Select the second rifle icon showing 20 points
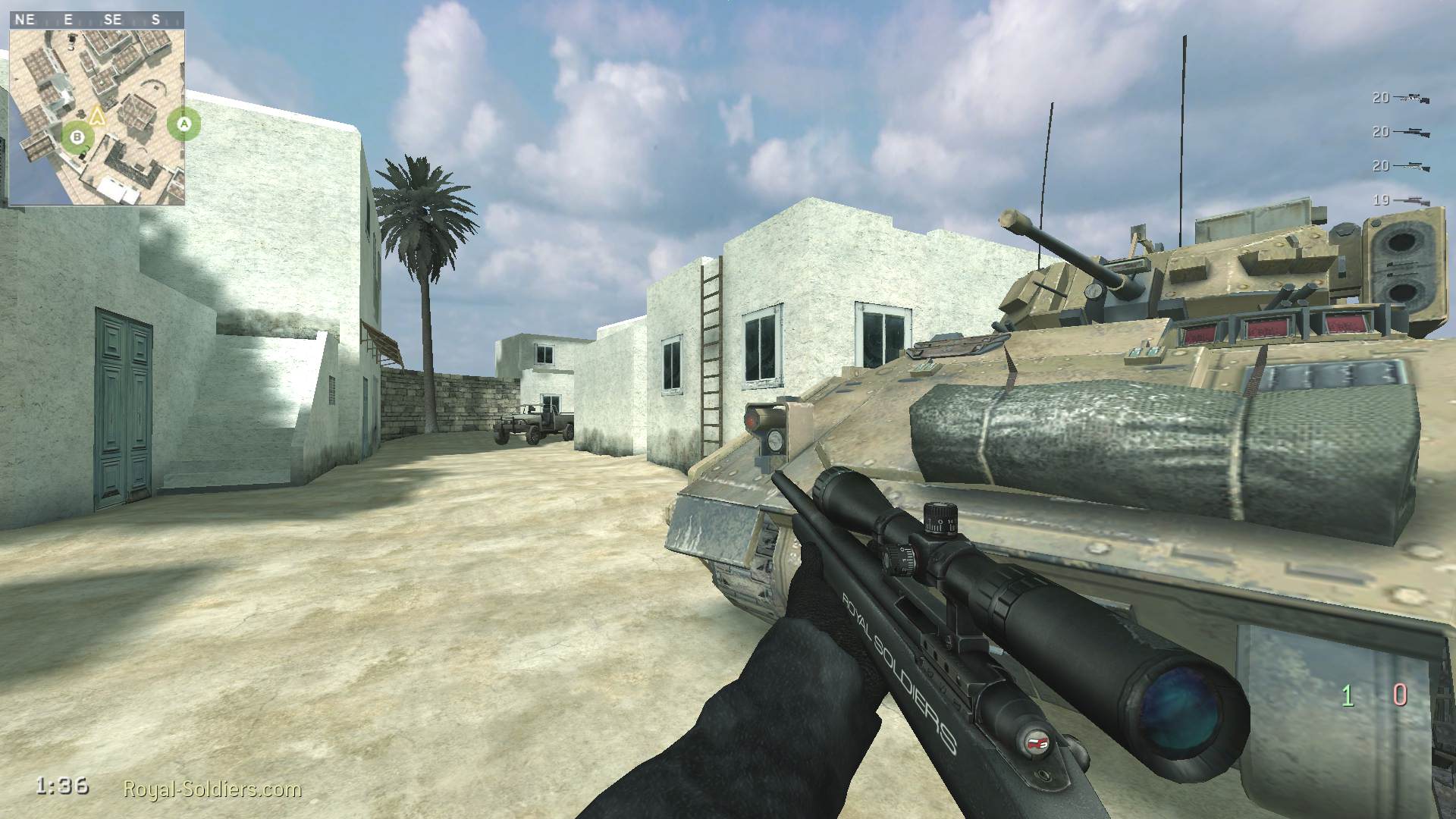Image resolution: width=1456 pixels, height=819 pixels. (1412, 132)
